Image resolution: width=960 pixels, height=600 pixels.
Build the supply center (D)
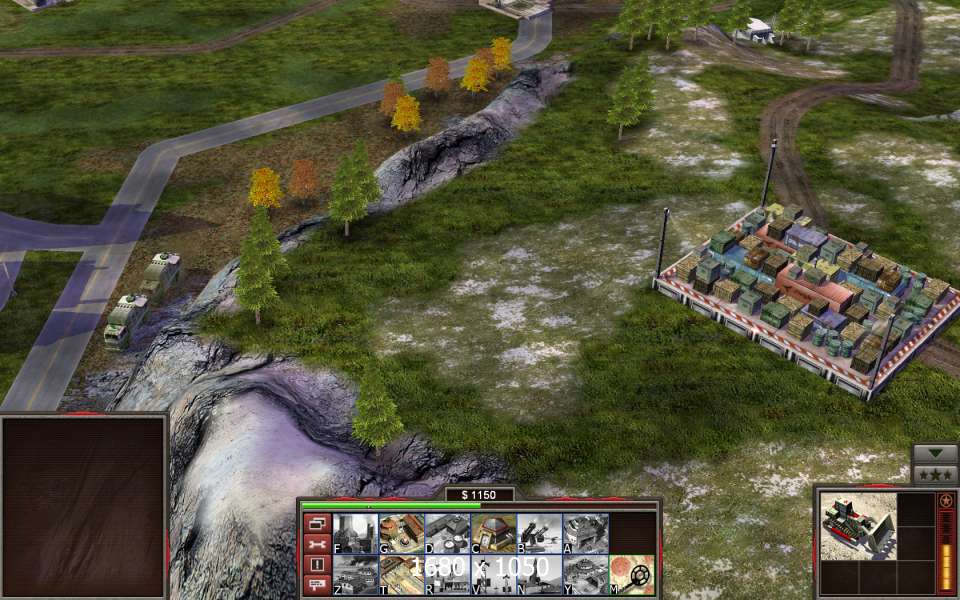447,533
